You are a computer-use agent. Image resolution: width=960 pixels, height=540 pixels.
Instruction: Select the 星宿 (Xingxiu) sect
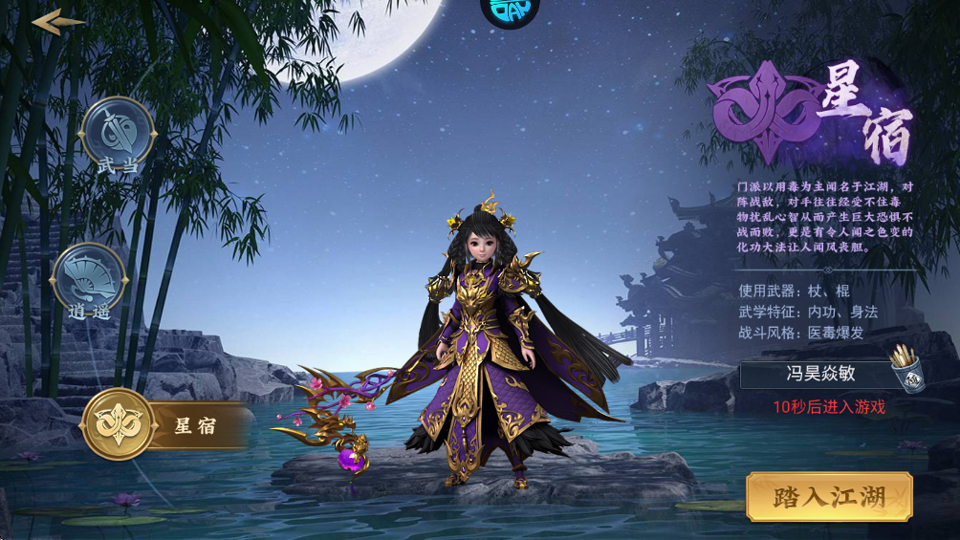119,425
